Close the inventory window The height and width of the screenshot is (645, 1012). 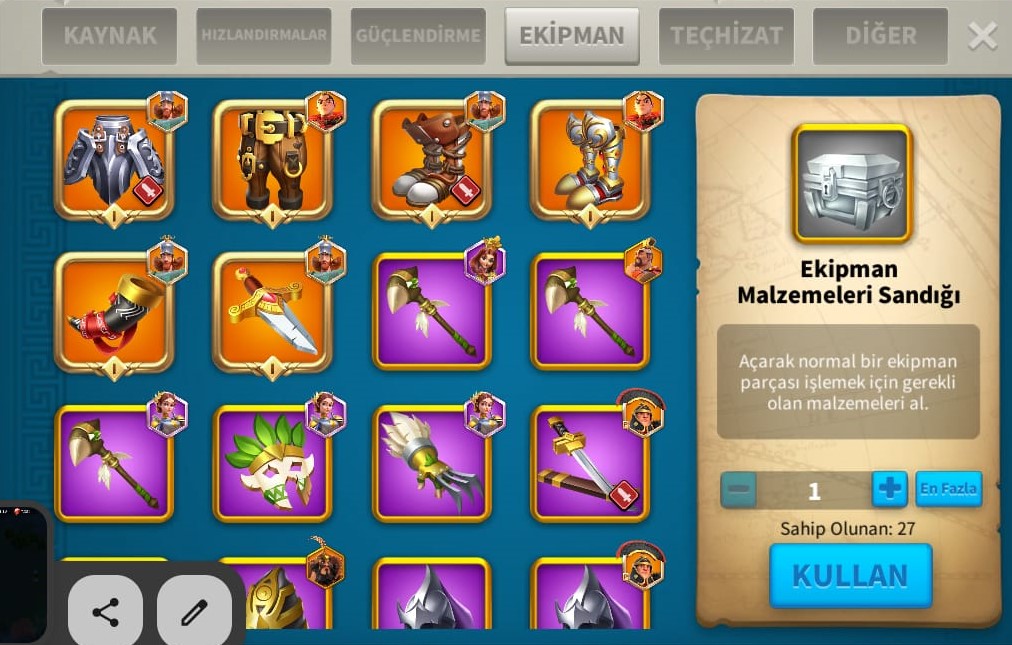(x=982, y=37)
